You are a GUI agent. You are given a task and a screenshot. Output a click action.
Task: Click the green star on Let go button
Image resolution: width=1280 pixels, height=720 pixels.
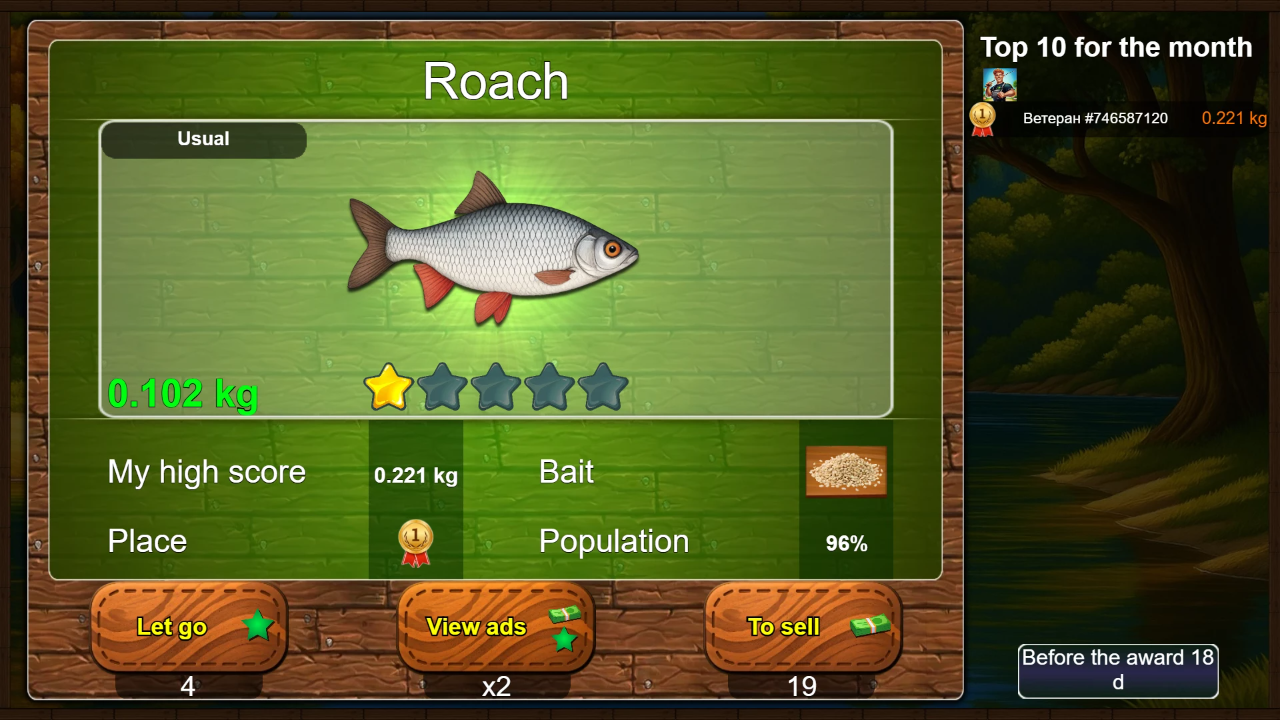coord(260,625)
